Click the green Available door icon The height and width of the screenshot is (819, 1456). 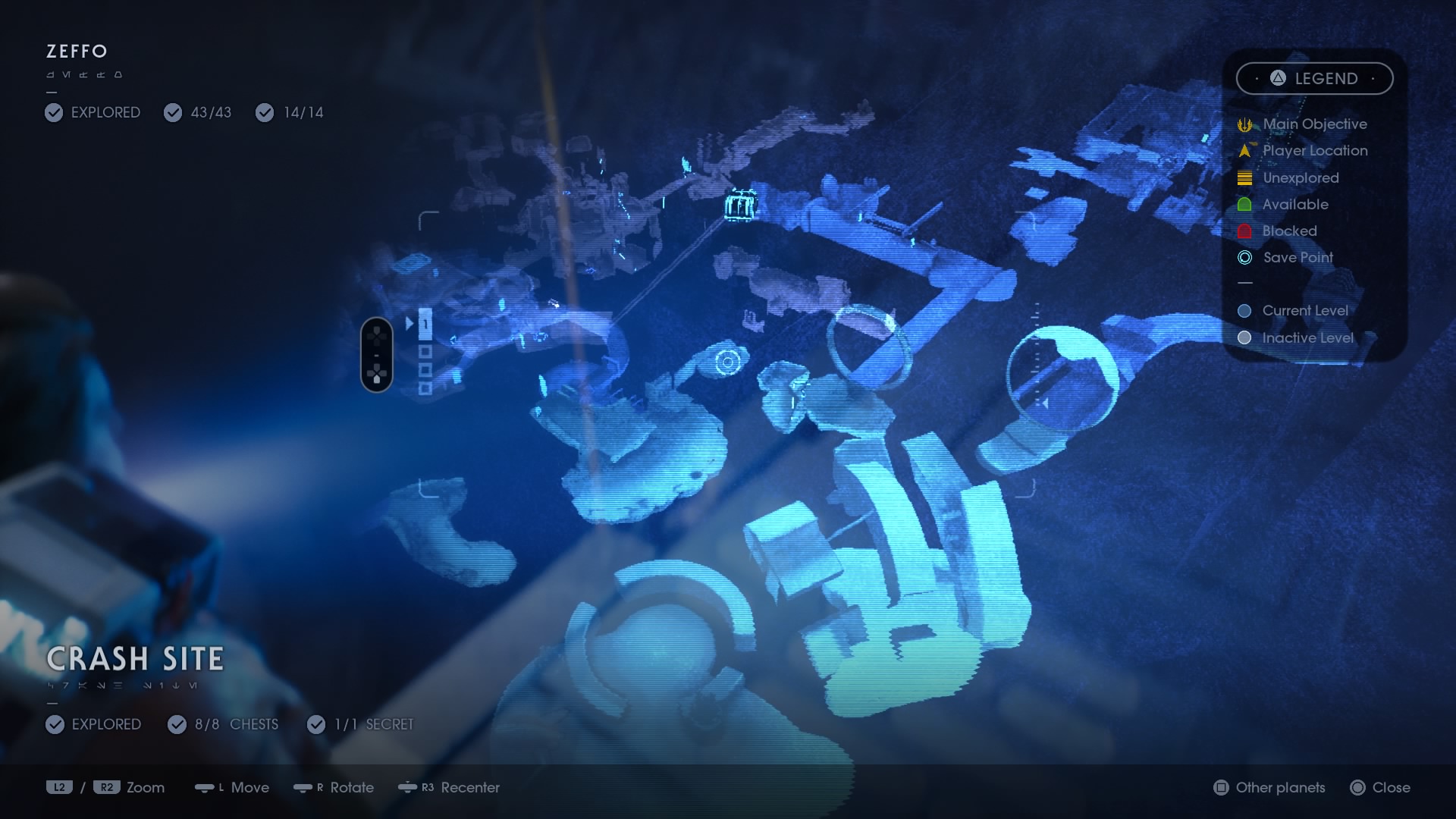point(1244,204)
